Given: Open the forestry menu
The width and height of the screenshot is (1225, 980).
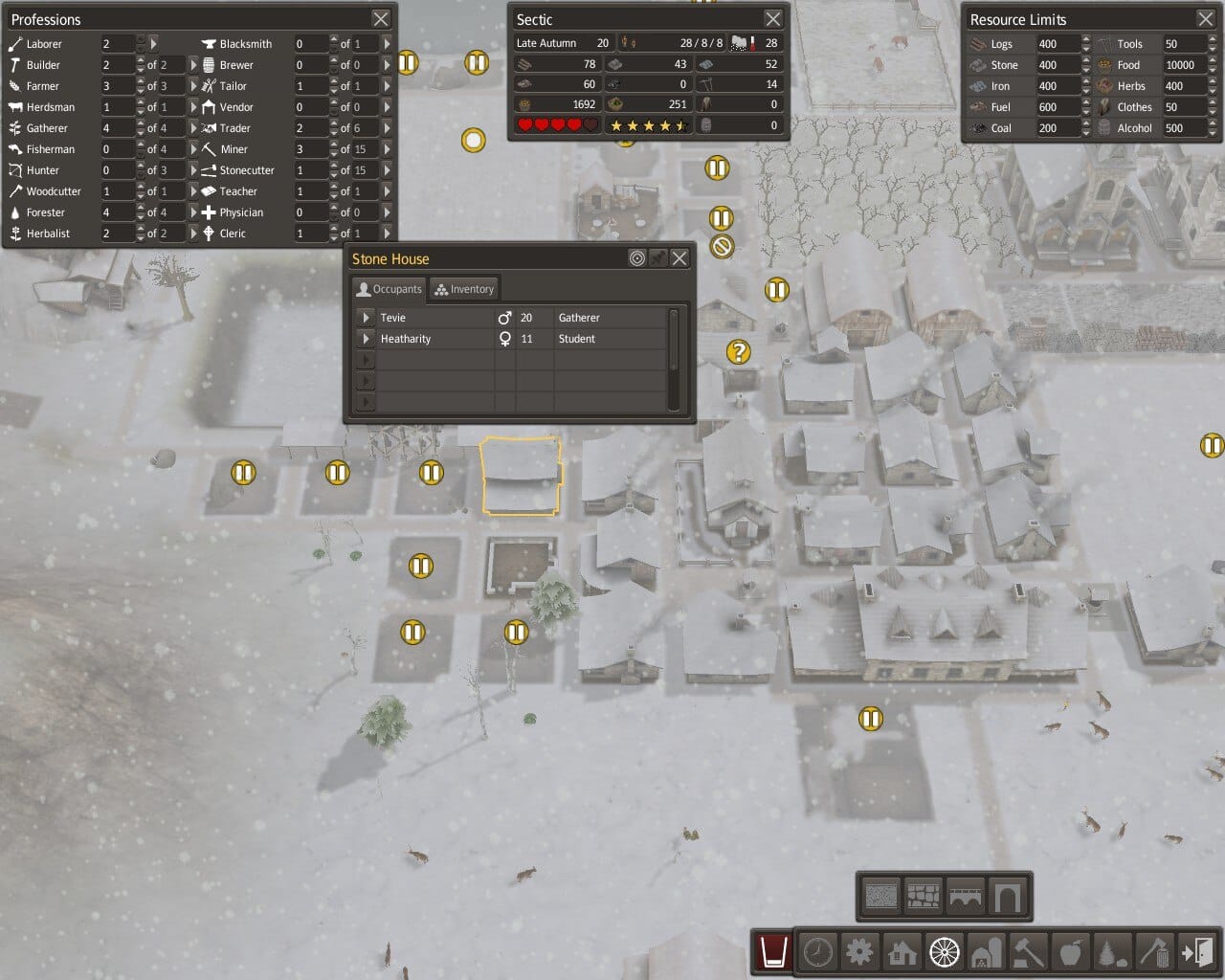Looking at the screenshot, I should (x=1113, y=953).
